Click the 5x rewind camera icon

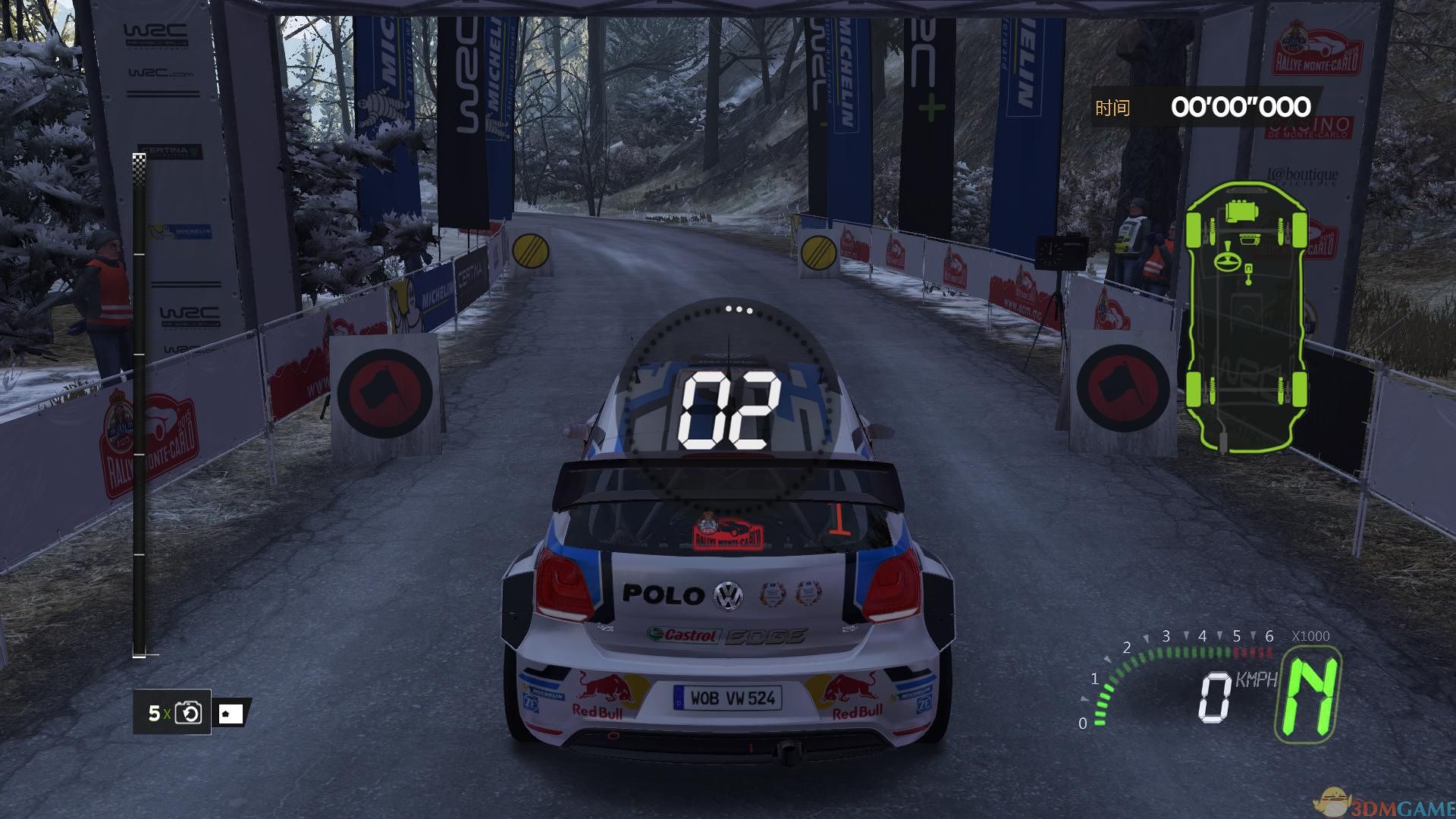tap(188, 713)
